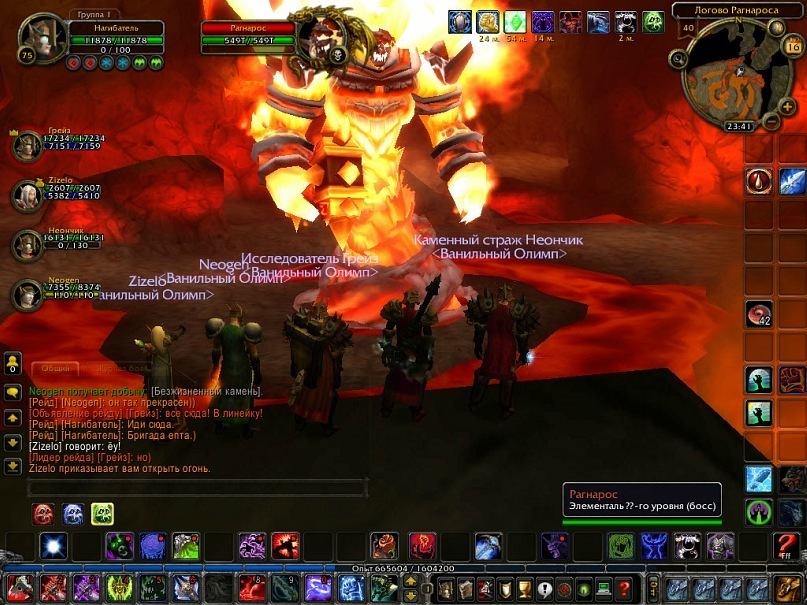
Task: Activate the green skull stance button
Action: click(x=102, y=514)
